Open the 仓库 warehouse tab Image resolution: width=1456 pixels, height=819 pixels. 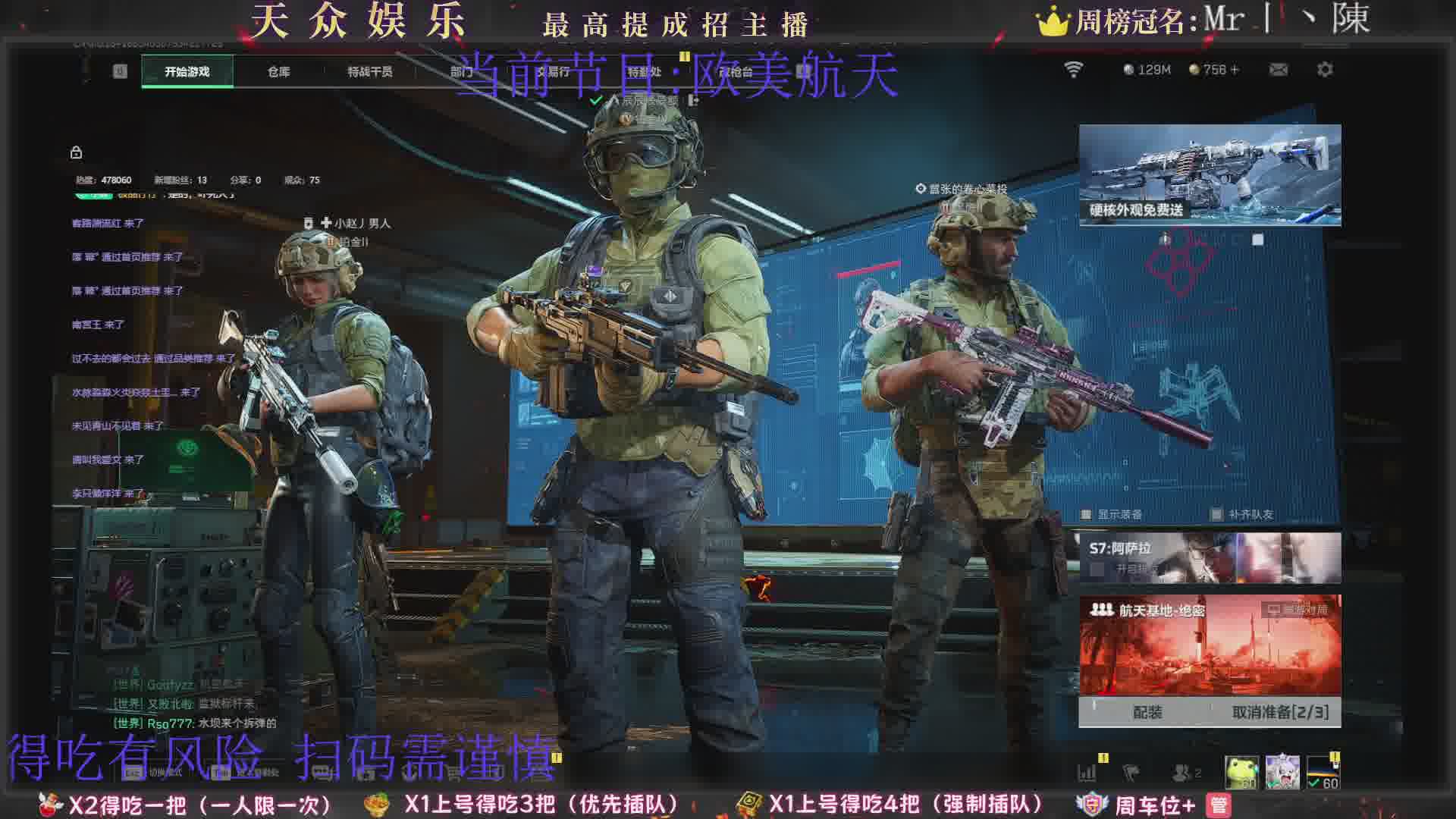[278, 71]
